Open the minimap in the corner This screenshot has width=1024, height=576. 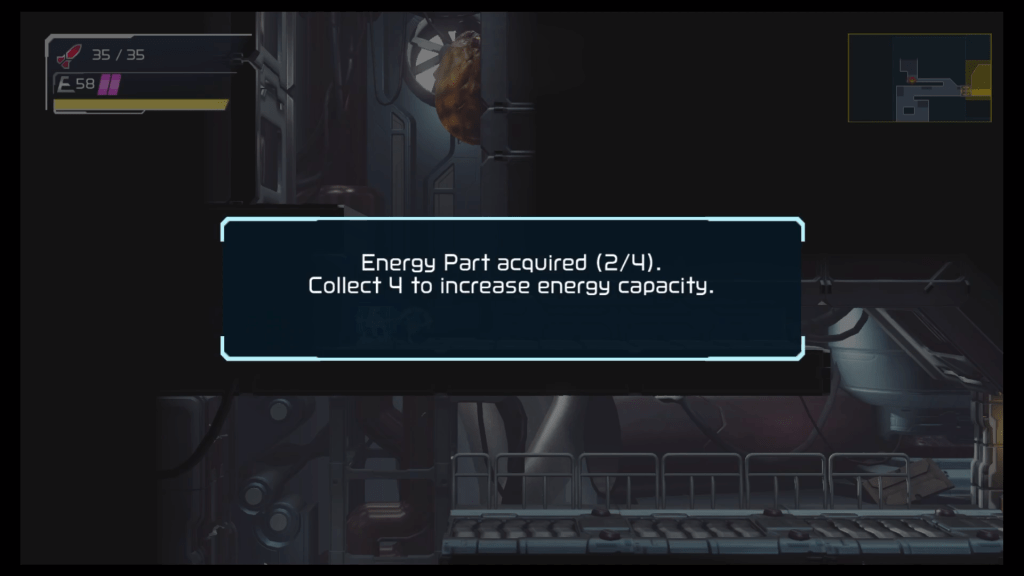(919, 78)
